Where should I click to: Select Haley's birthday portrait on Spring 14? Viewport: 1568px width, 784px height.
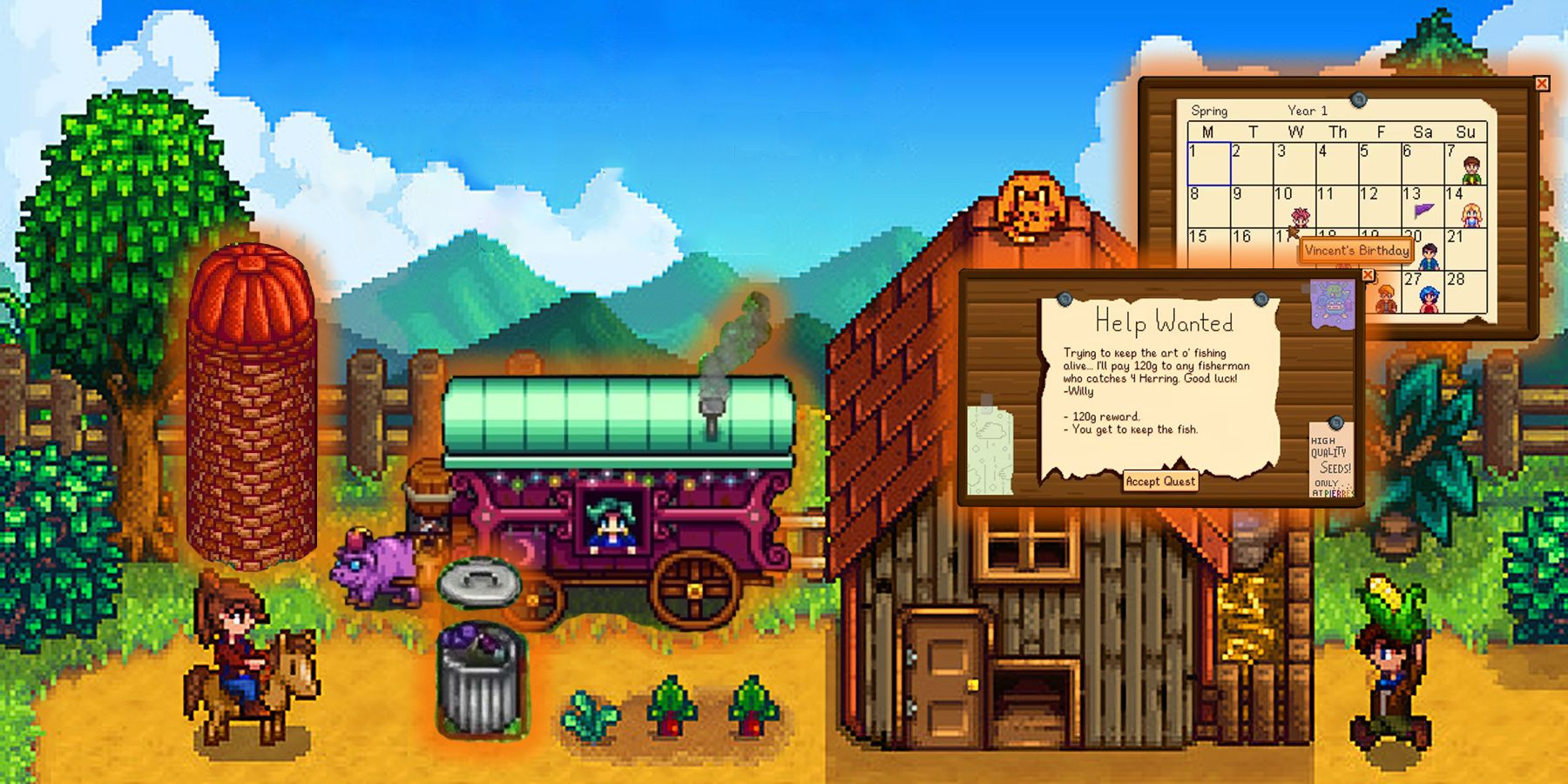[1471, 217]
